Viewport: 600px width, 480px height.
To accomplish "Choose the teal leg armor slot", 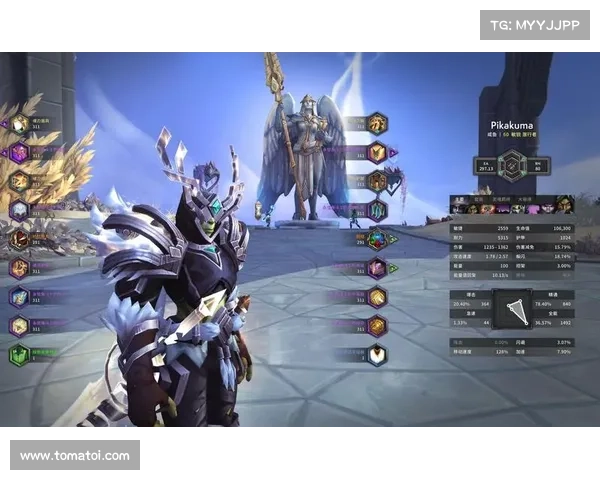I will pos(376,210).
